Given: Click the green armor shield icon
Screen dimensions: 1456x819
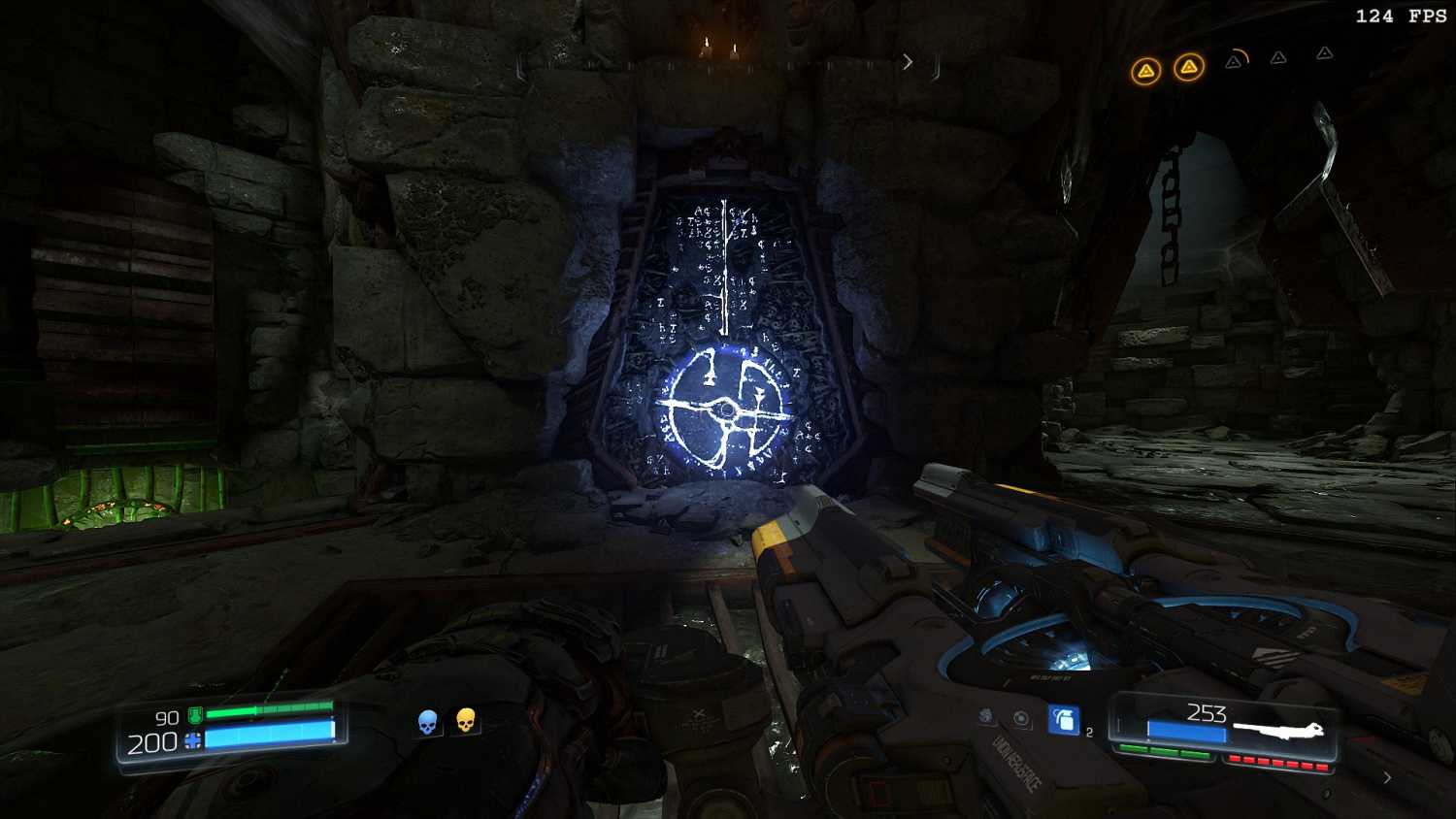Looking at the screenshot, I should (x=195, y=716).
